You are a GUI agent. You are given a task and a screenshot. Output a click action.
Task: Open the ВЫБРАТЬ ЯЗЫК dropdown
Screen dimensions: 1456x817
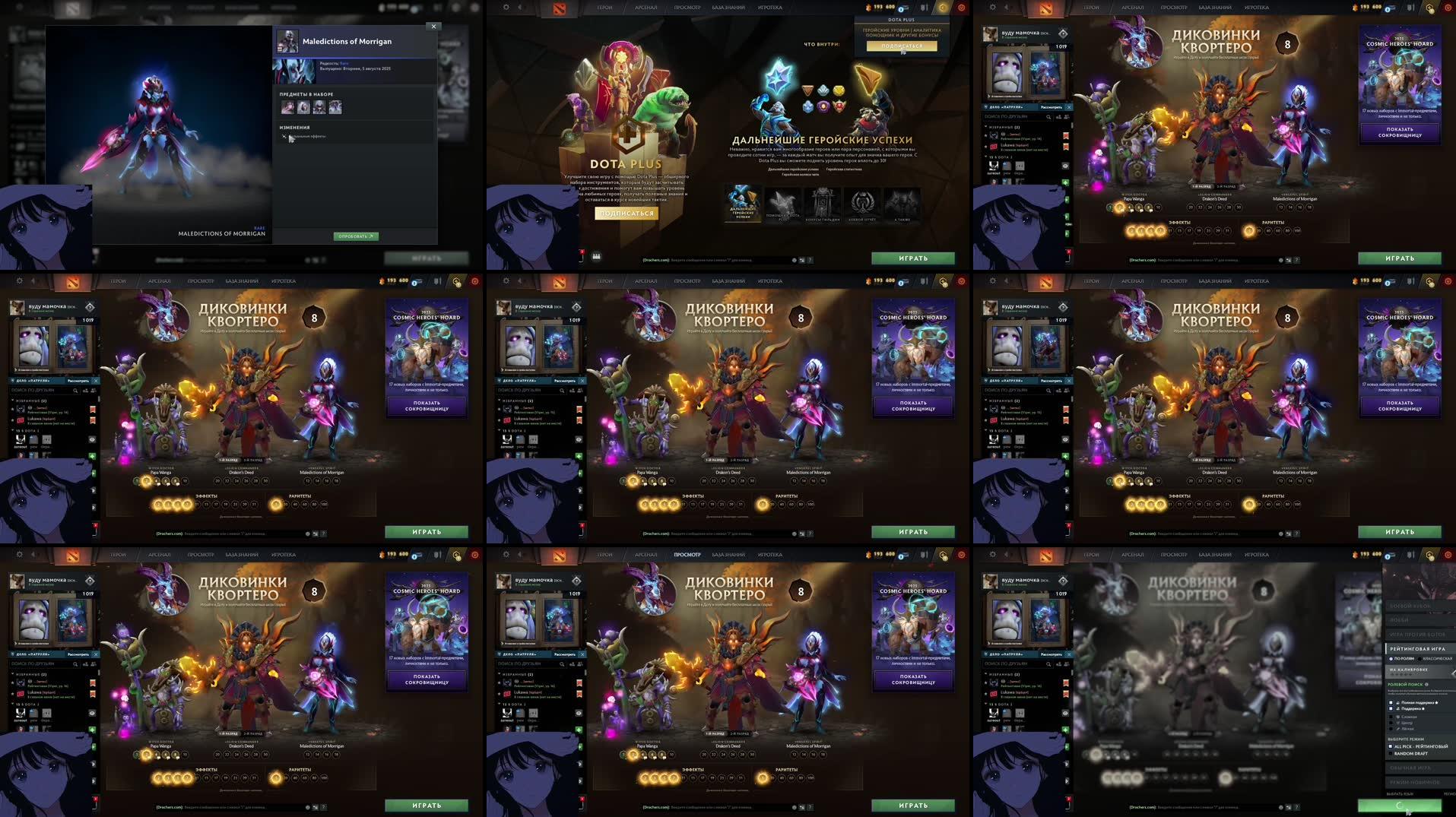pos(1399,795)
